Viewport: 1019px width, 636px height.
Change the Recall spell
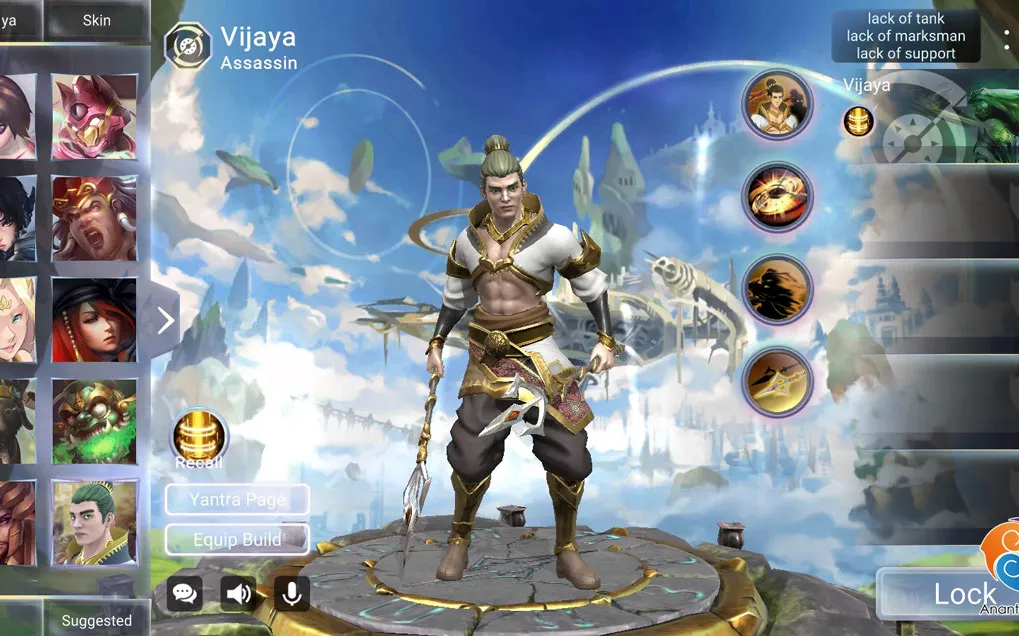coord(199,435)
